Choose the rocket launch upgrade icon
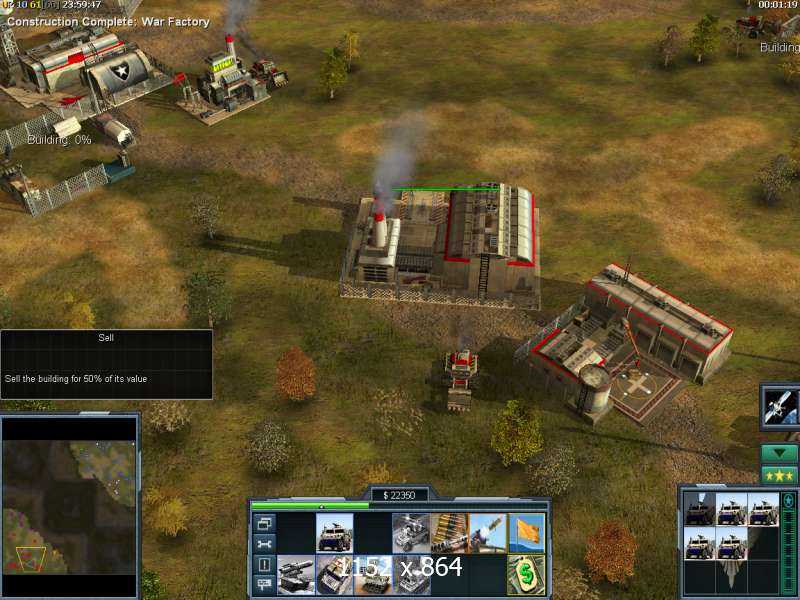 point(487,533)
